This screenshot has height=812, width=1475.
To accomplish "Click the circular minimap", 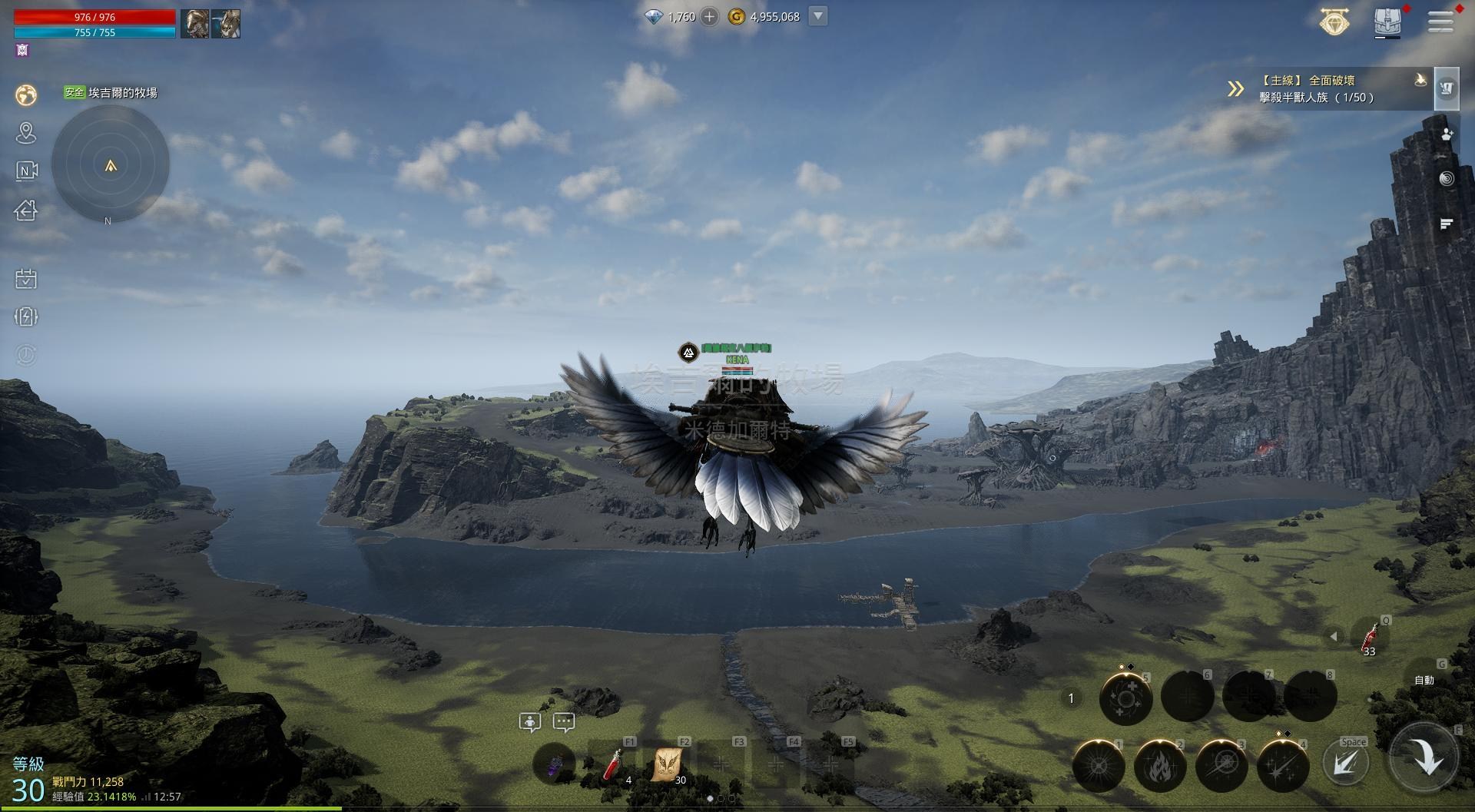I will pyautogui.click(x=111, y=164).
